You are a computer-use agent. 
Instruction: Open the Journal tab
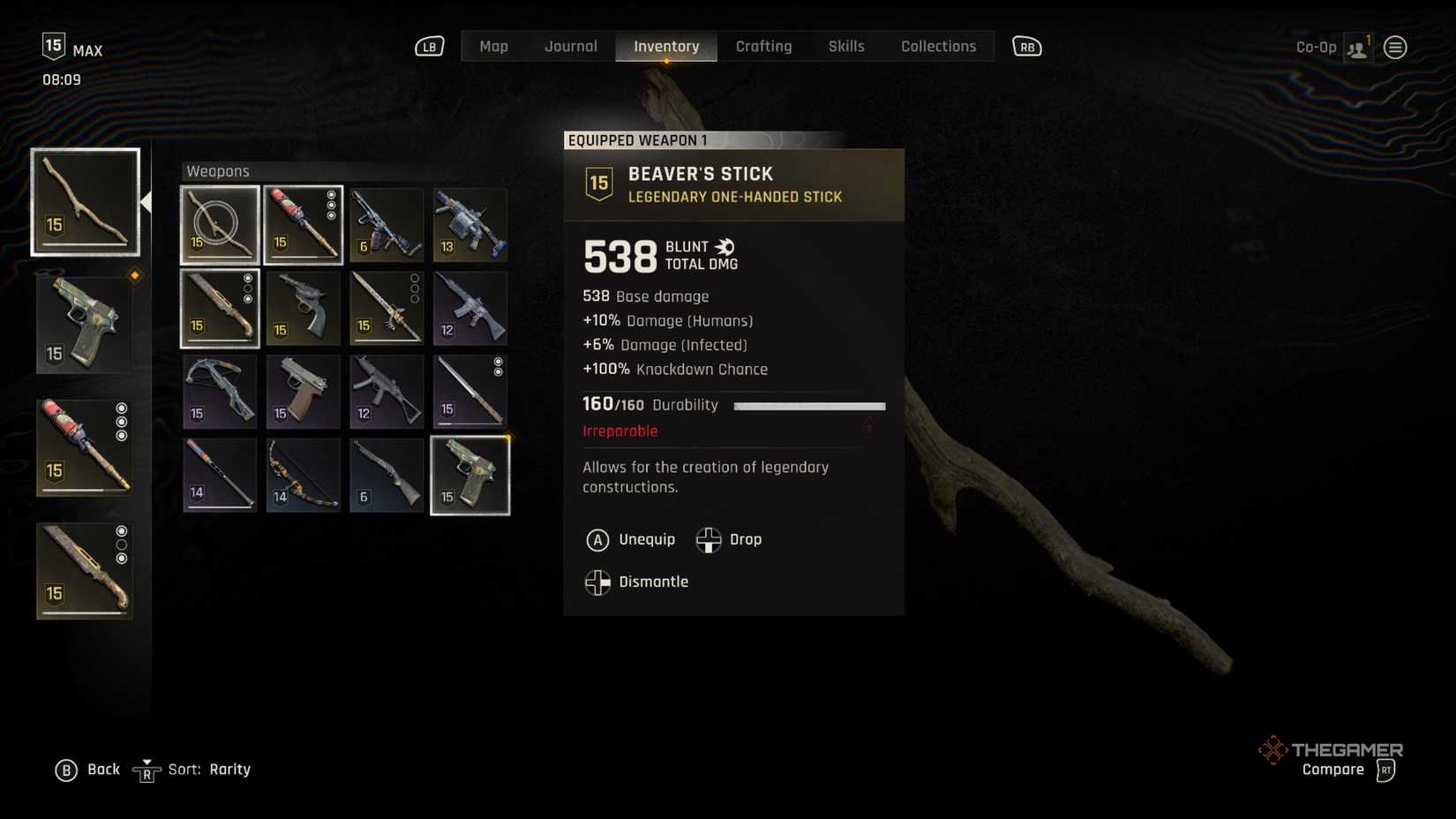tap(570, 47)
